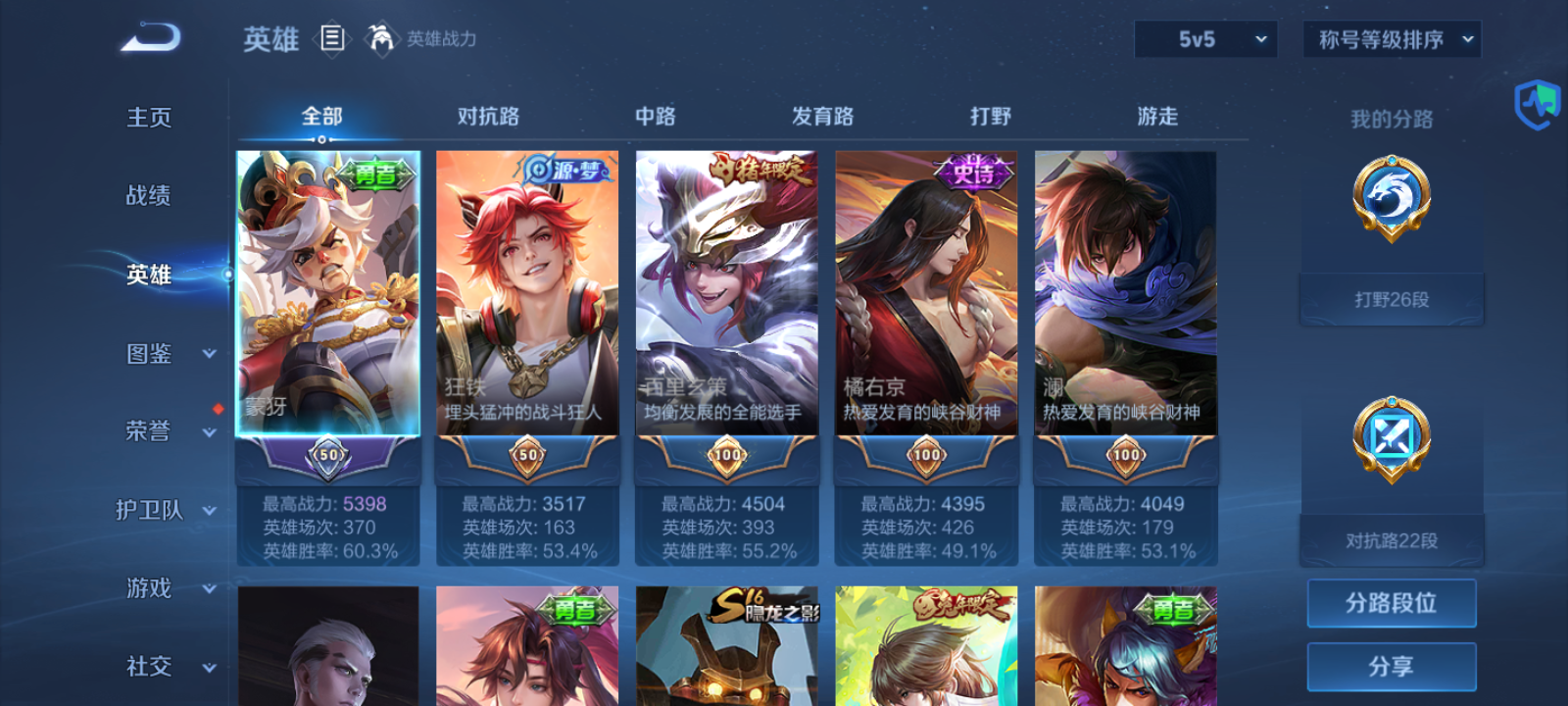Viewport: 1568px width, 706px height.
Task: Click the 对抗路 lane emblem on the right
Action: [1391, 441]
